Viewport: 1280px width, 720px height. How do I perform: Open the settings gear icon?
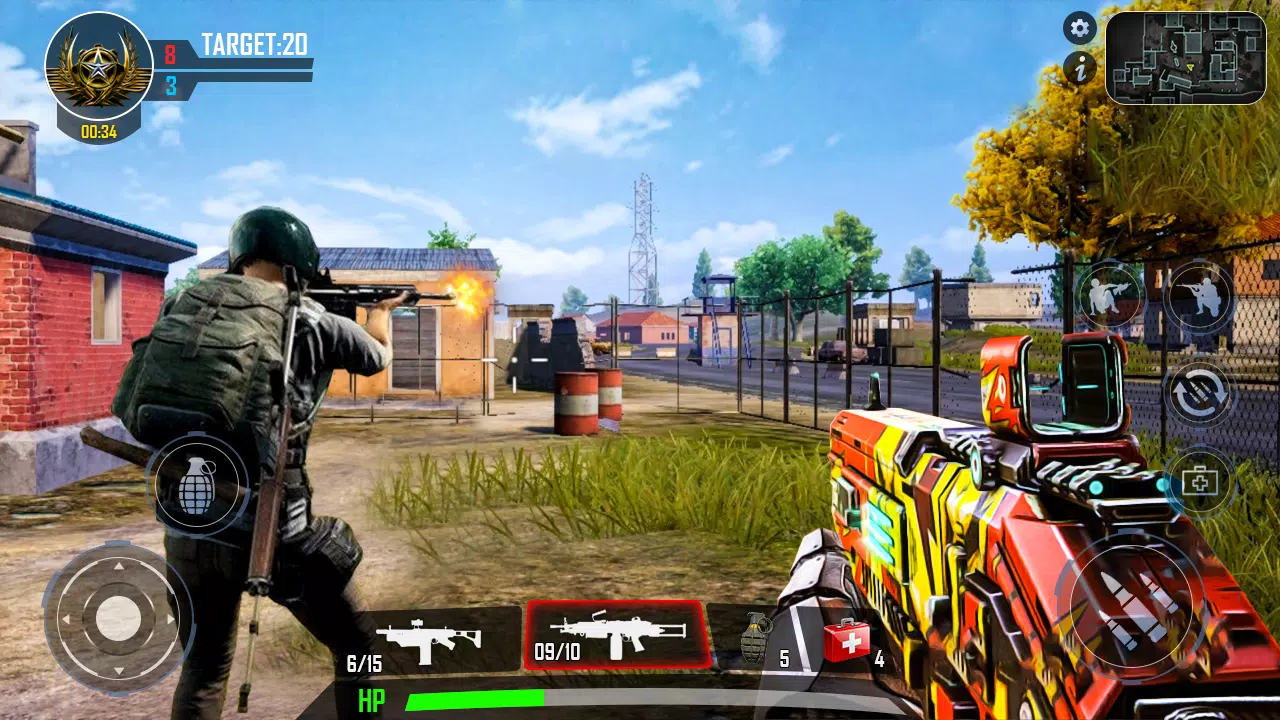click(x=1080, y=29)
